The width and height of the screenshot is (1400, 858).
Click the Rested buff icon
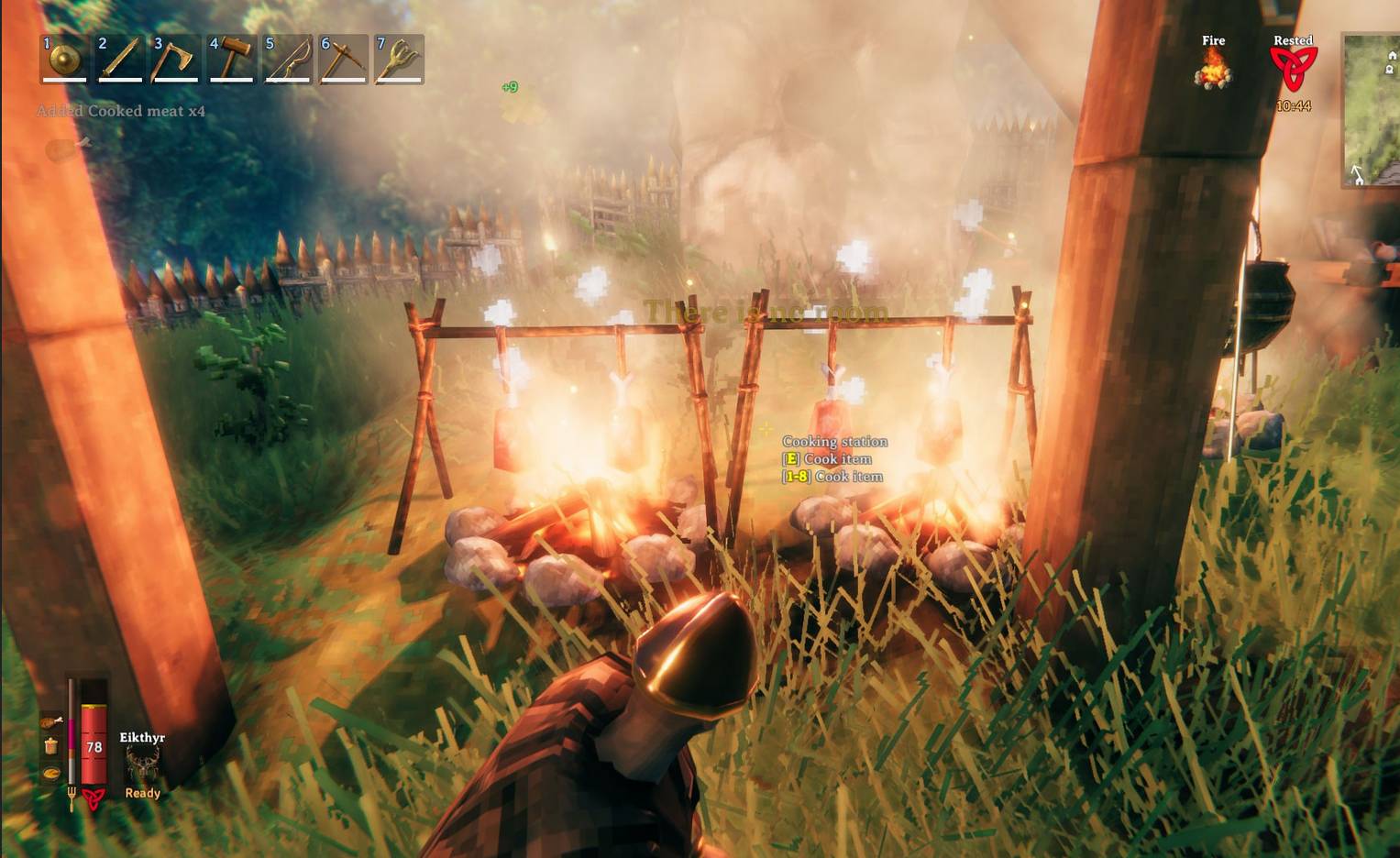coord(1293,64)
